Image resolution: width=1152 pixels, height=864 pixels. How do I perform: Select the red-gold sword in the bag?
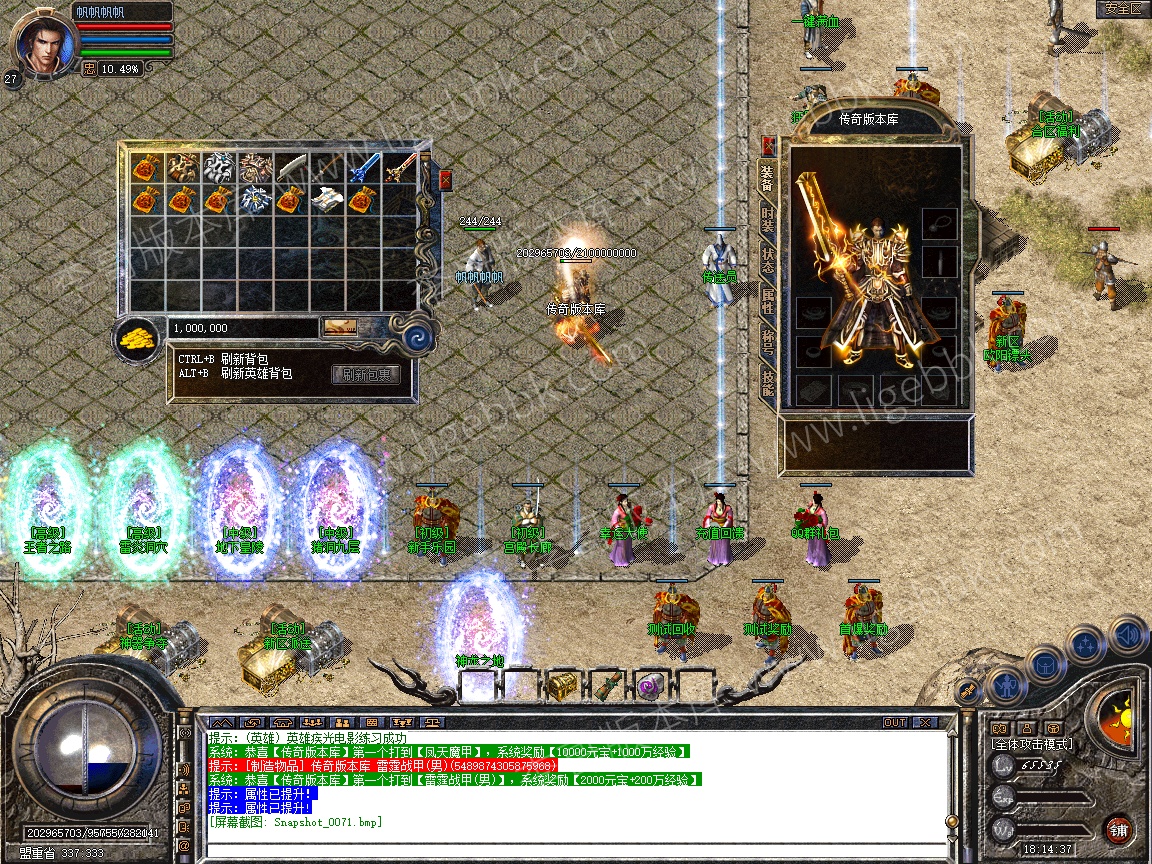(400, 167)
